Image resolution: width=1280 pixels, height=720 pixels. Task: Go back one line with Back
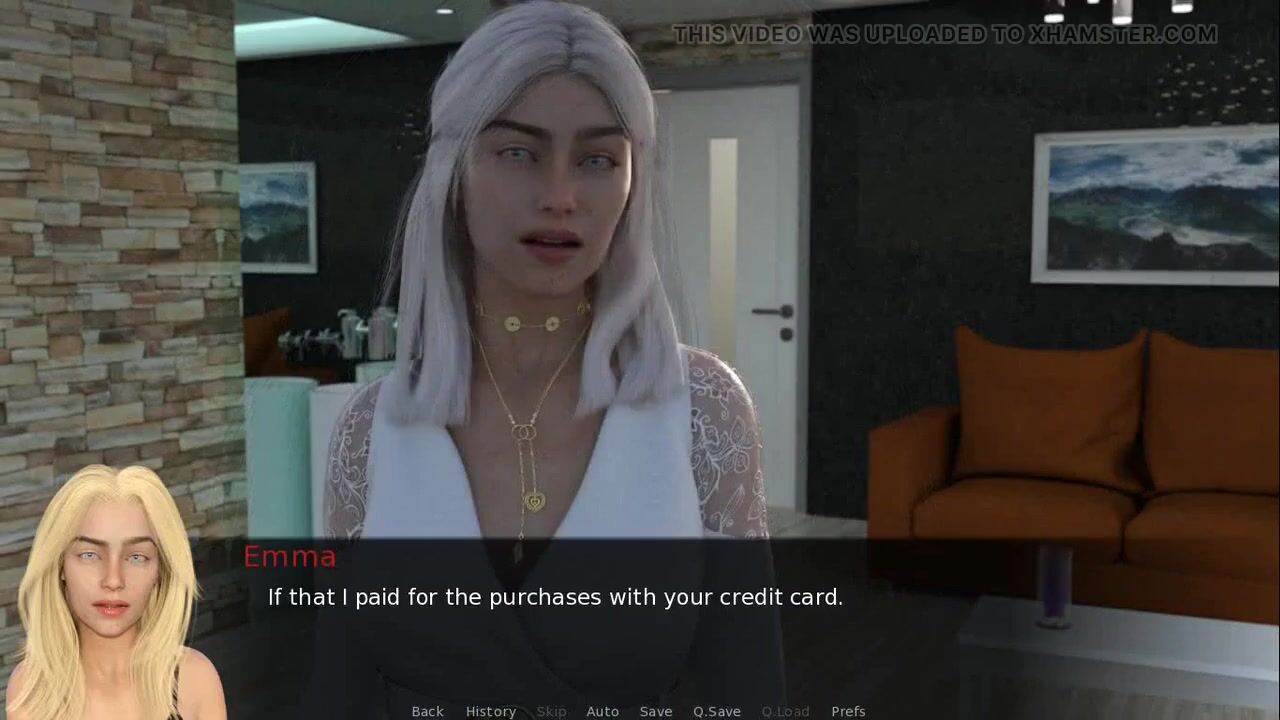(427, 711)
